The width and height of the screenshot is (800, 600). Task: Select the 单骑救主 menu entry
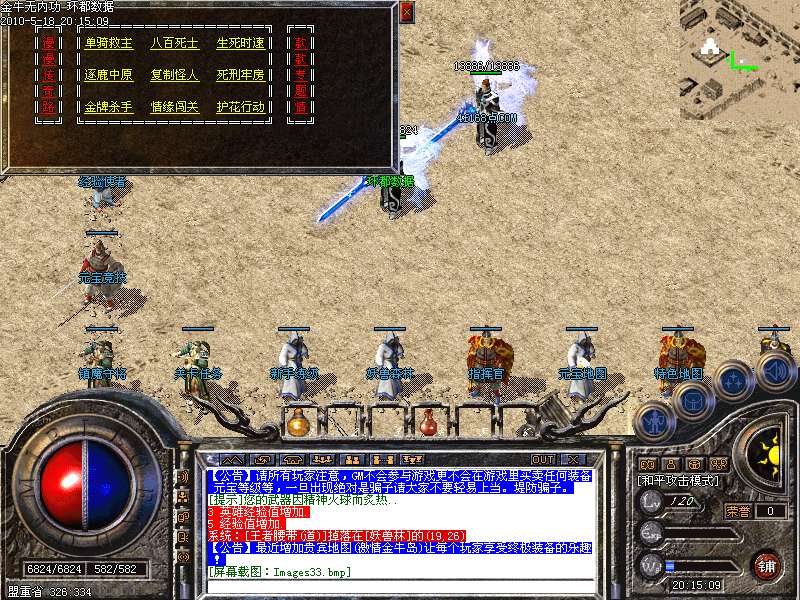point(109,43)
